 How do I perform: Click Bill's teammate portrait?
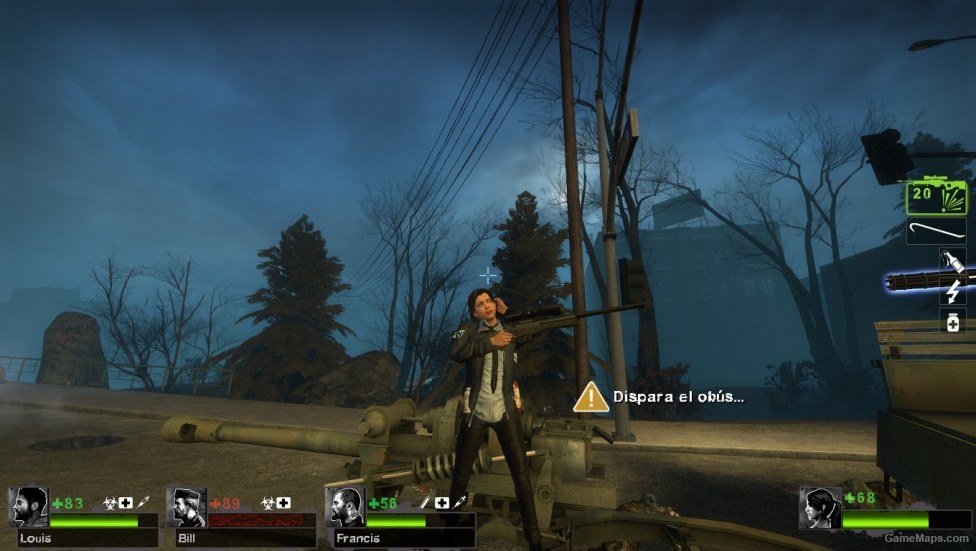coord(187,508)
